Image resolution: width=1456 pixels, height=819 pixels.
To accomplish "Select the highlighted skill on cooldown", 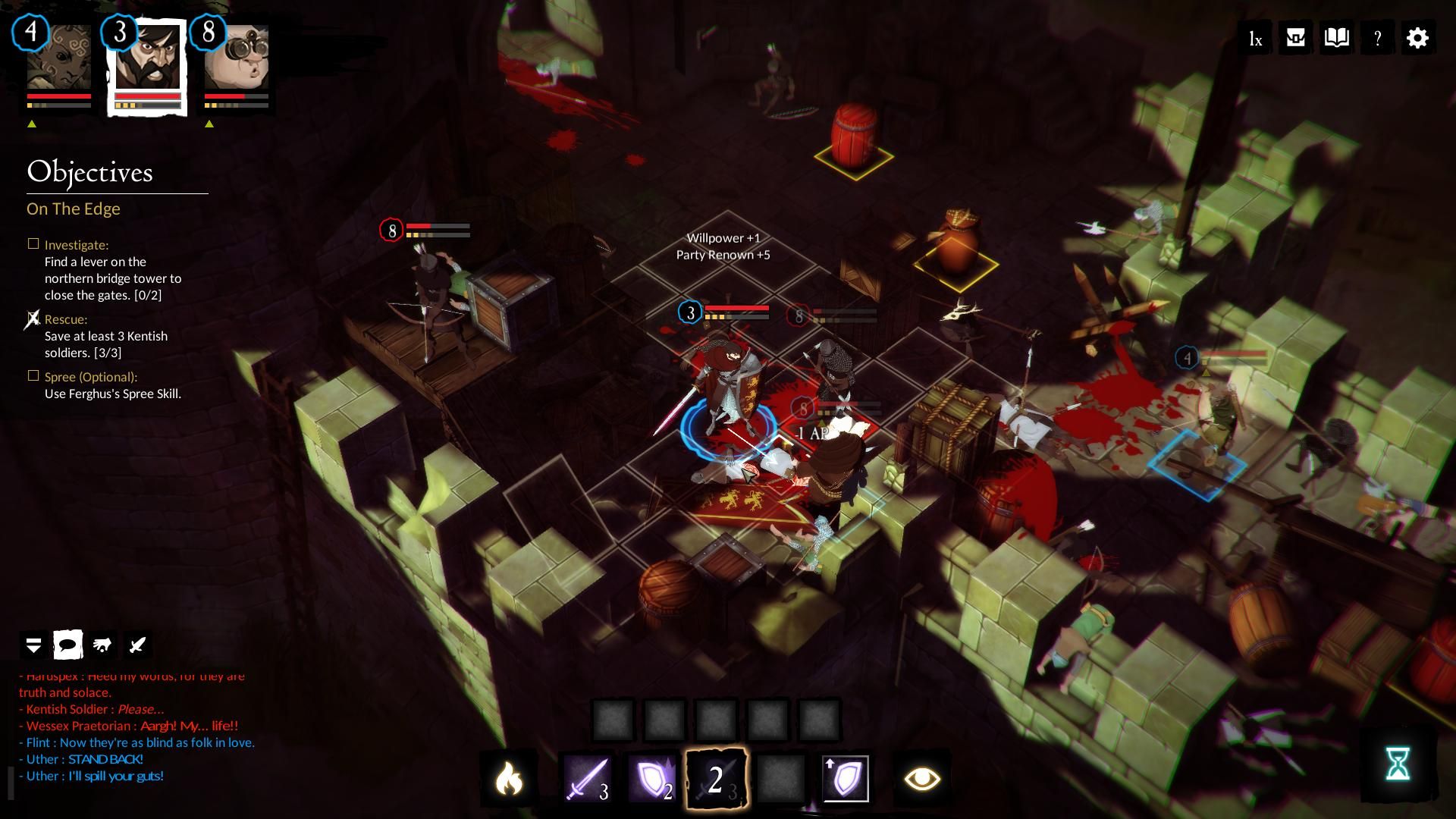I will 716,778.
